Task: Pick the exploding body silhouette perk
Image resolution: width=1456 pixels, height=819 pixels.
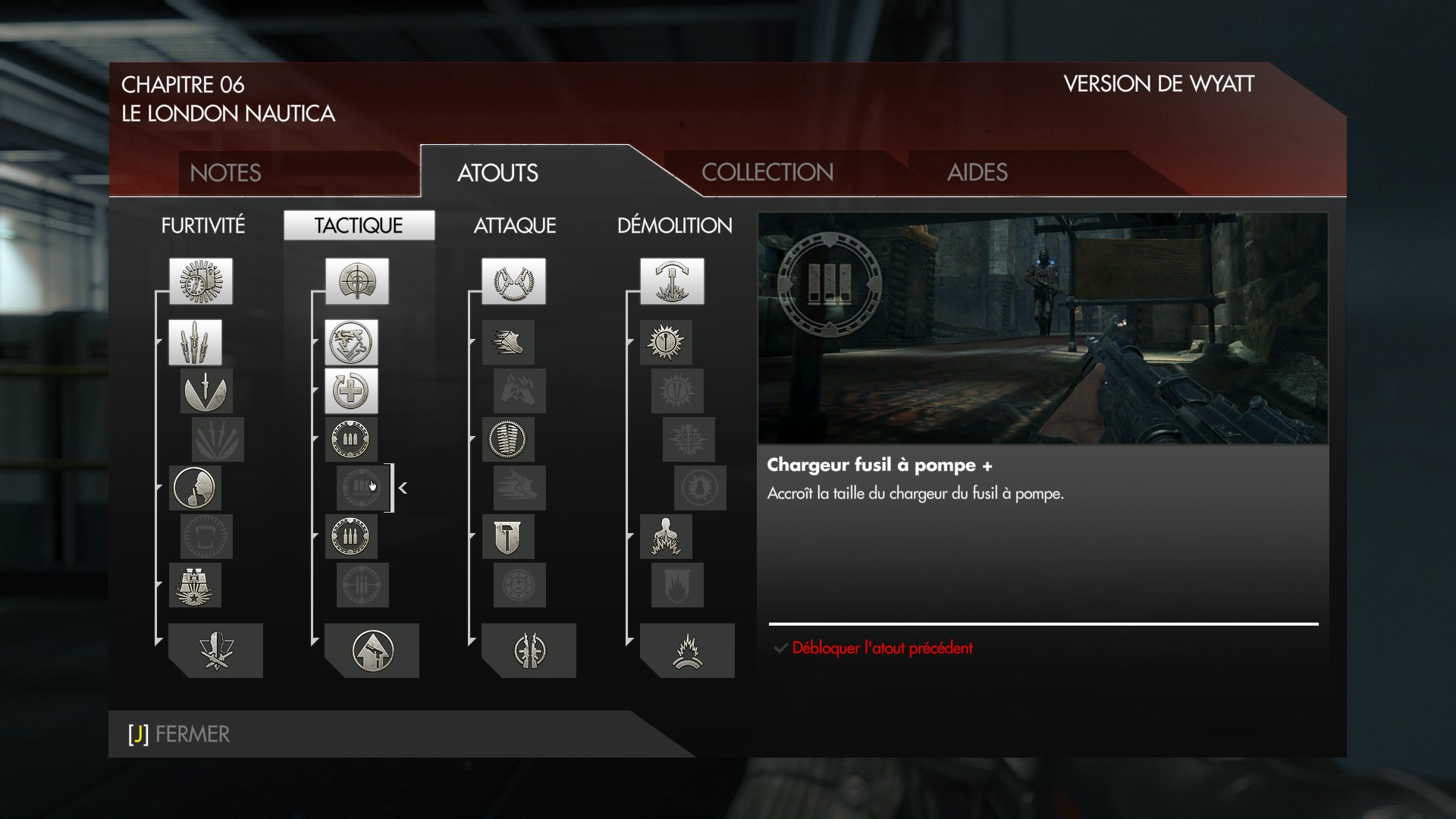Action: (x=666, y=537)
